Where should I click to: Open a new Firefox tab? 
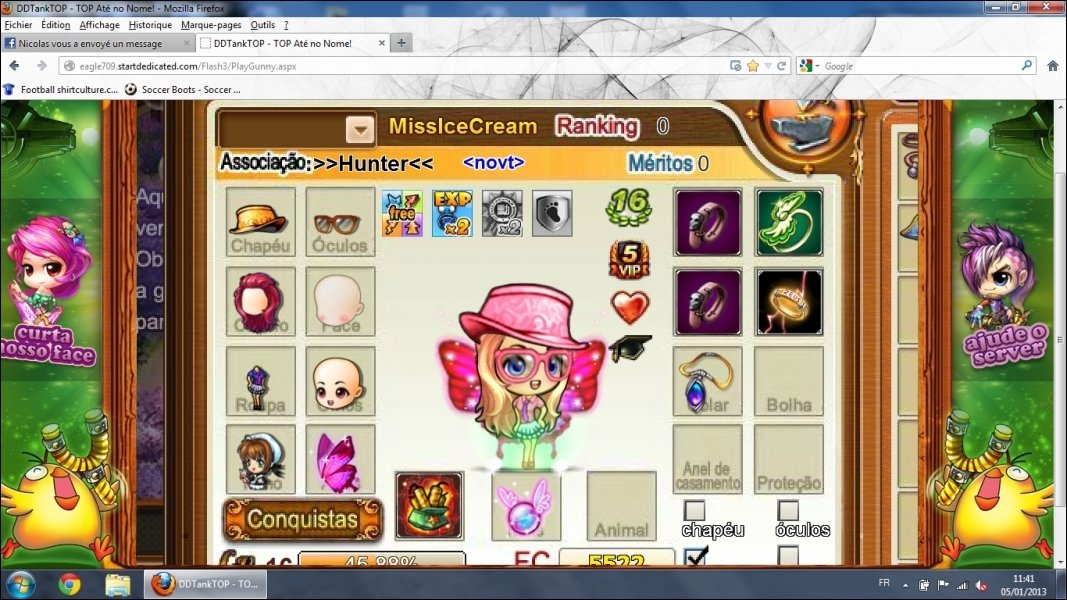tap(401, 43)
